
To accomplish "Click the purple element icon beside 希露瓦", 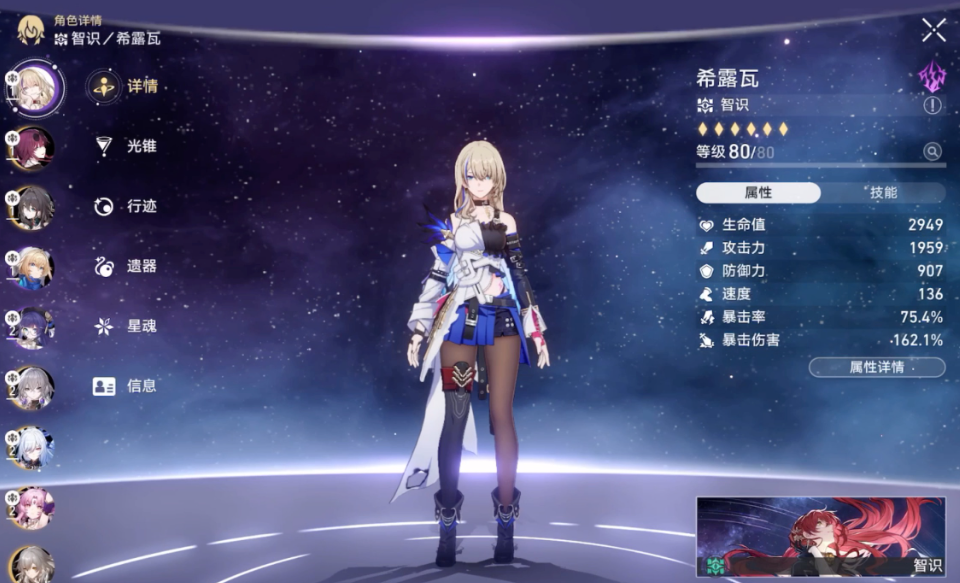I will tap(932, 75).
